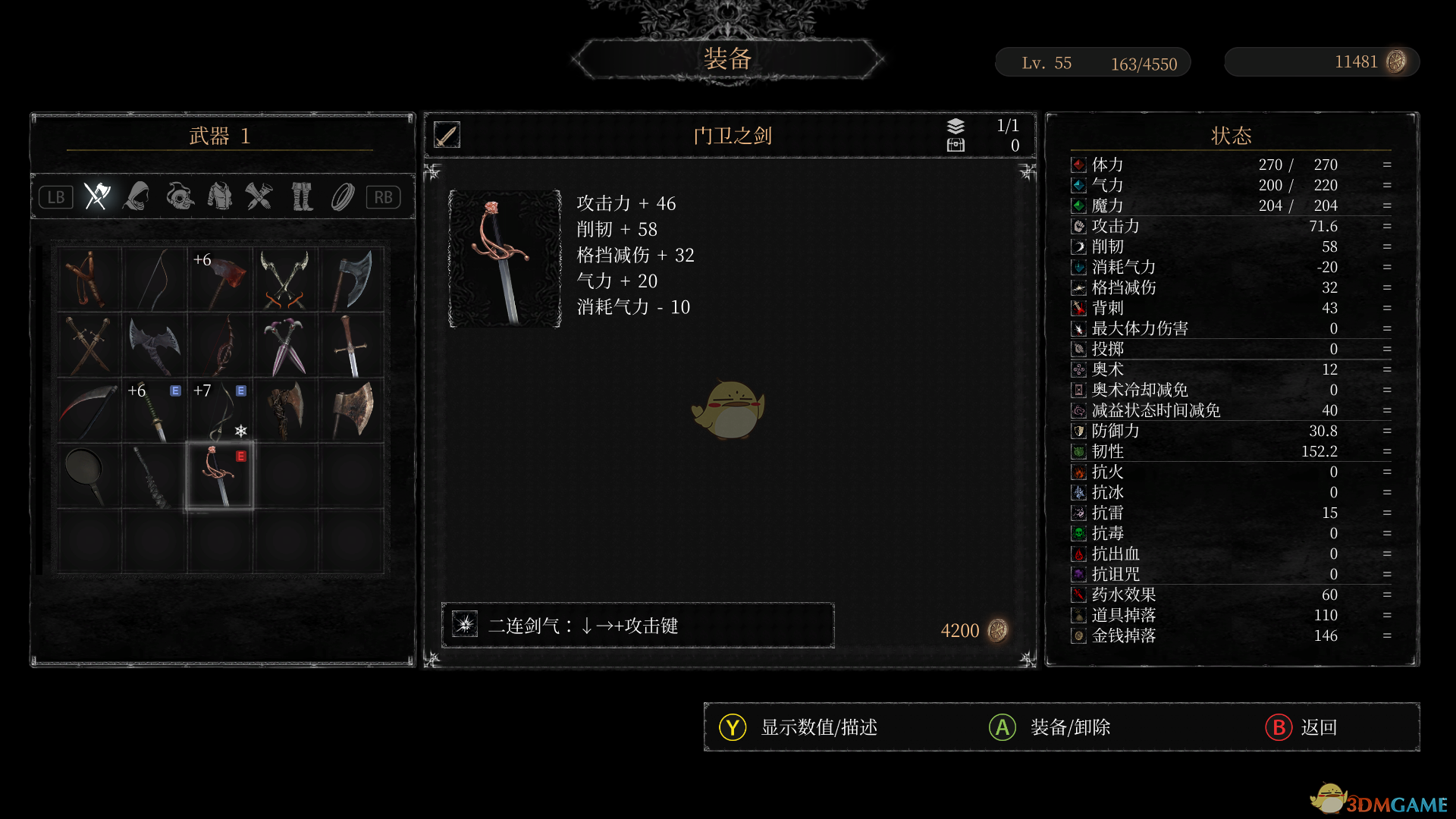Open the chest armor category
Screen dimensions: 1456x819
(x=221, y=196)
